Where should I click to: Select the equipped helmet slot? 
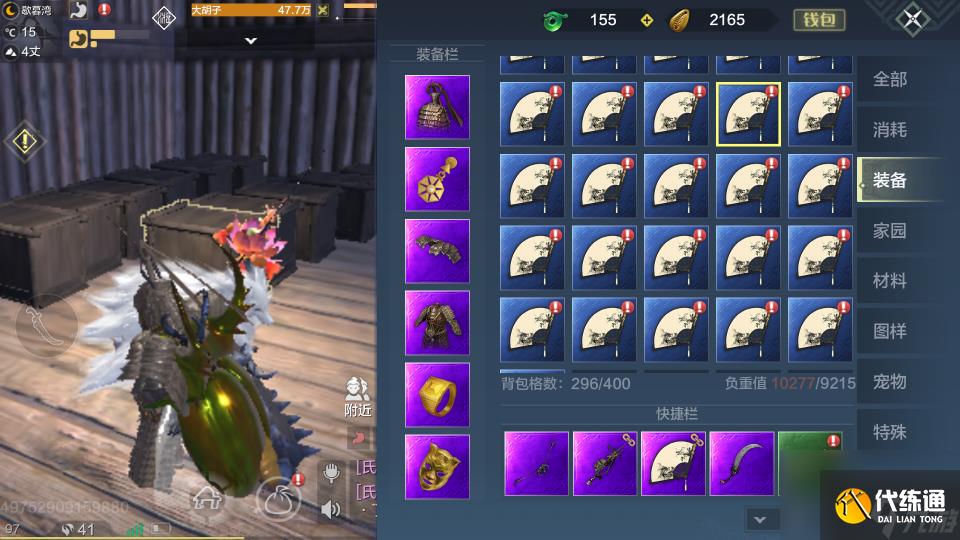point(437,107)
